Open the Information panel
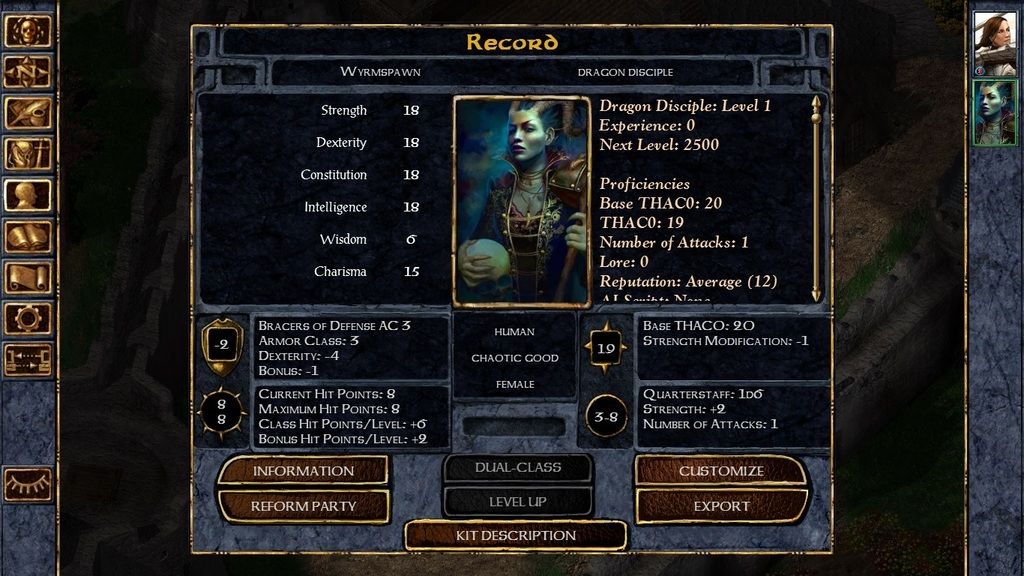The width and height of the screenshot is (1024, 576). [302, 471]
